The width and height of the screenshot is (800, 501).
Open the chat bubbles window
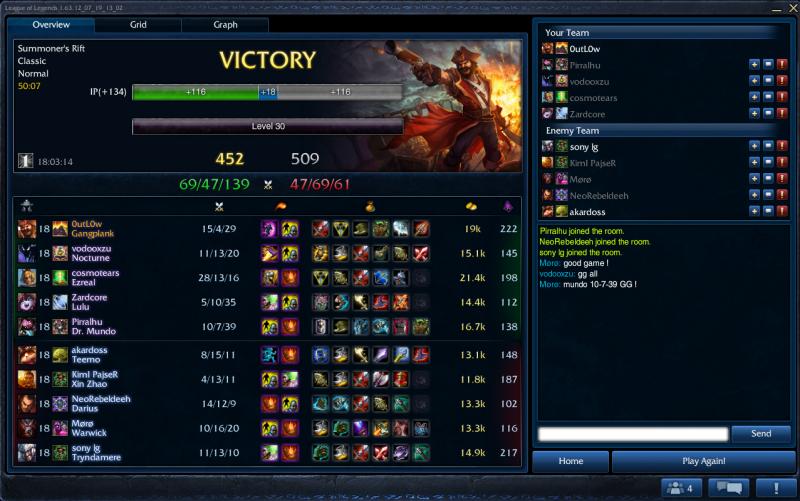(x=727, y=488)
